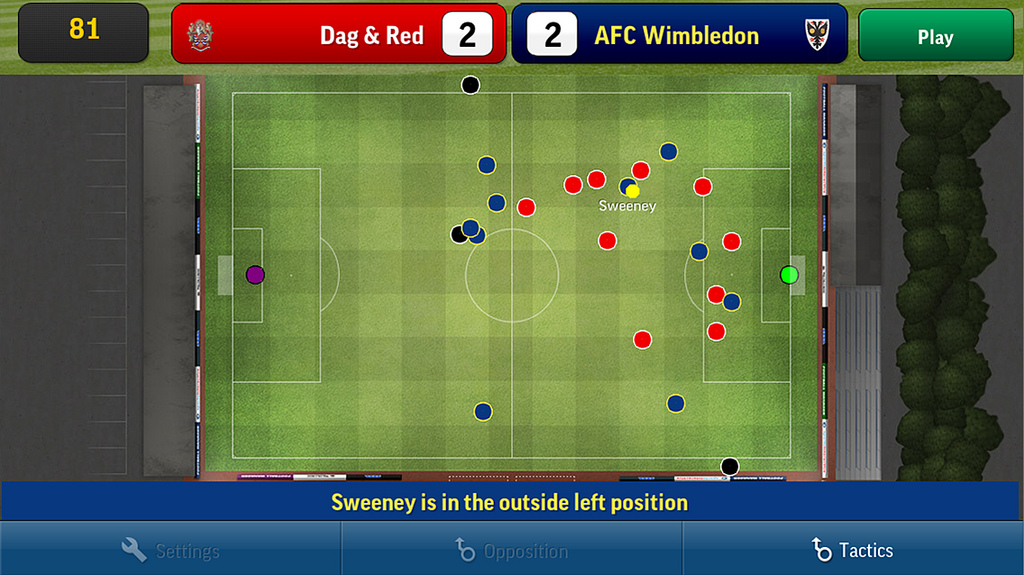The width and height of the screenshot is (1024, 575).
Task: Select the AFC Wimbledon team panel
Action: click(x=679, y=35)
